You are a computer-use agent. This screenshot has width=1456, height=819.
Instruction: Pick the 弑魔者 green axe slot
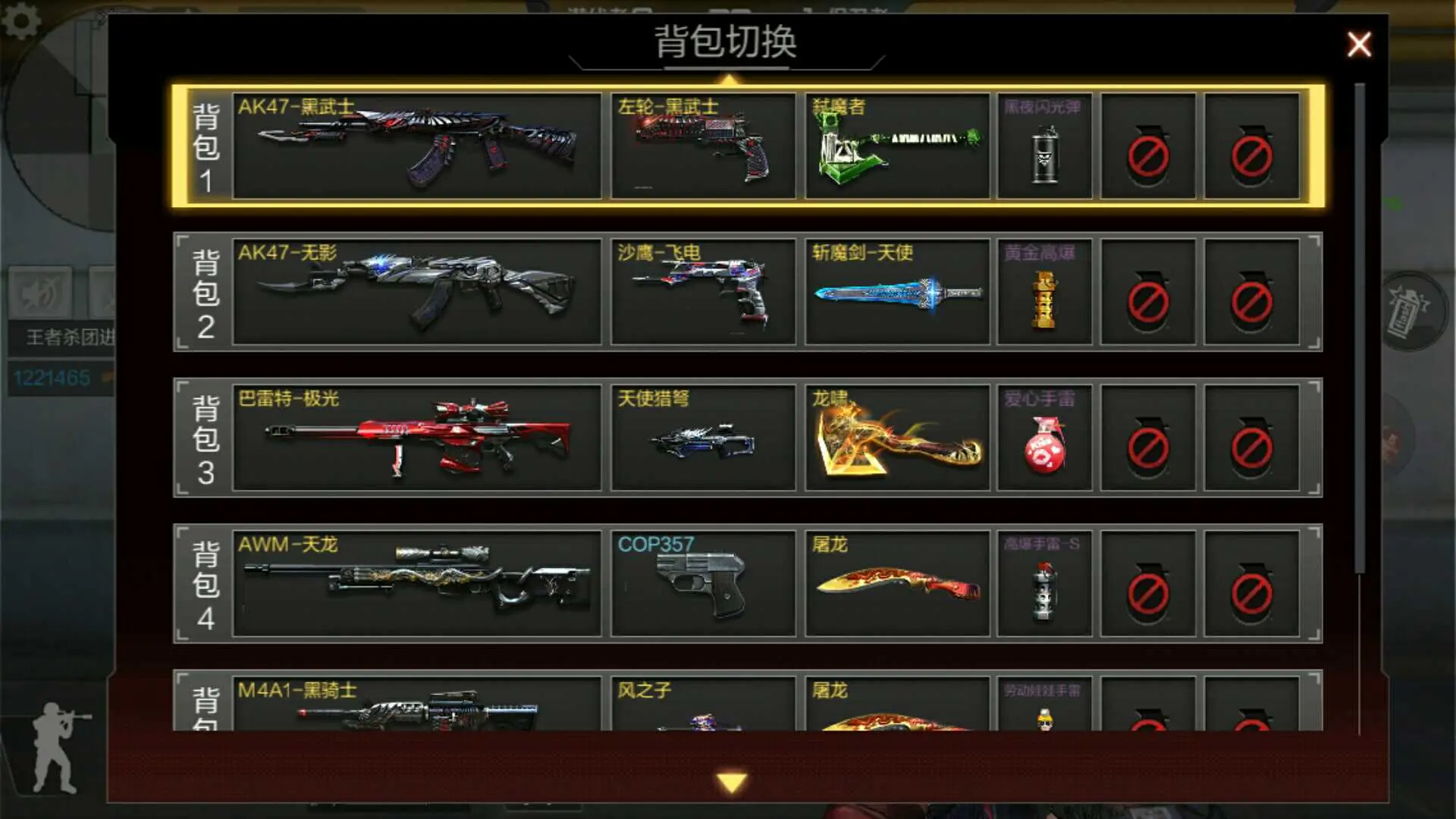[x=897, y=146]
